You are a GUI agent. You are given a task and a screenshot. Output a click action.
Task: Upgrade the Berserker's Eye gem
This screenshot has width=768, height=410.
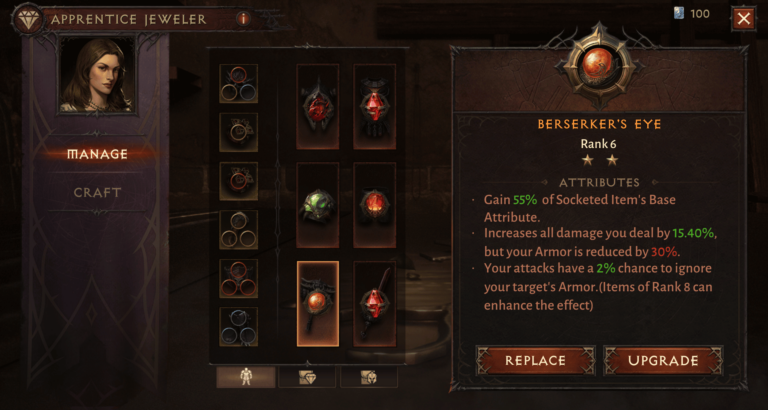(662, 360)
